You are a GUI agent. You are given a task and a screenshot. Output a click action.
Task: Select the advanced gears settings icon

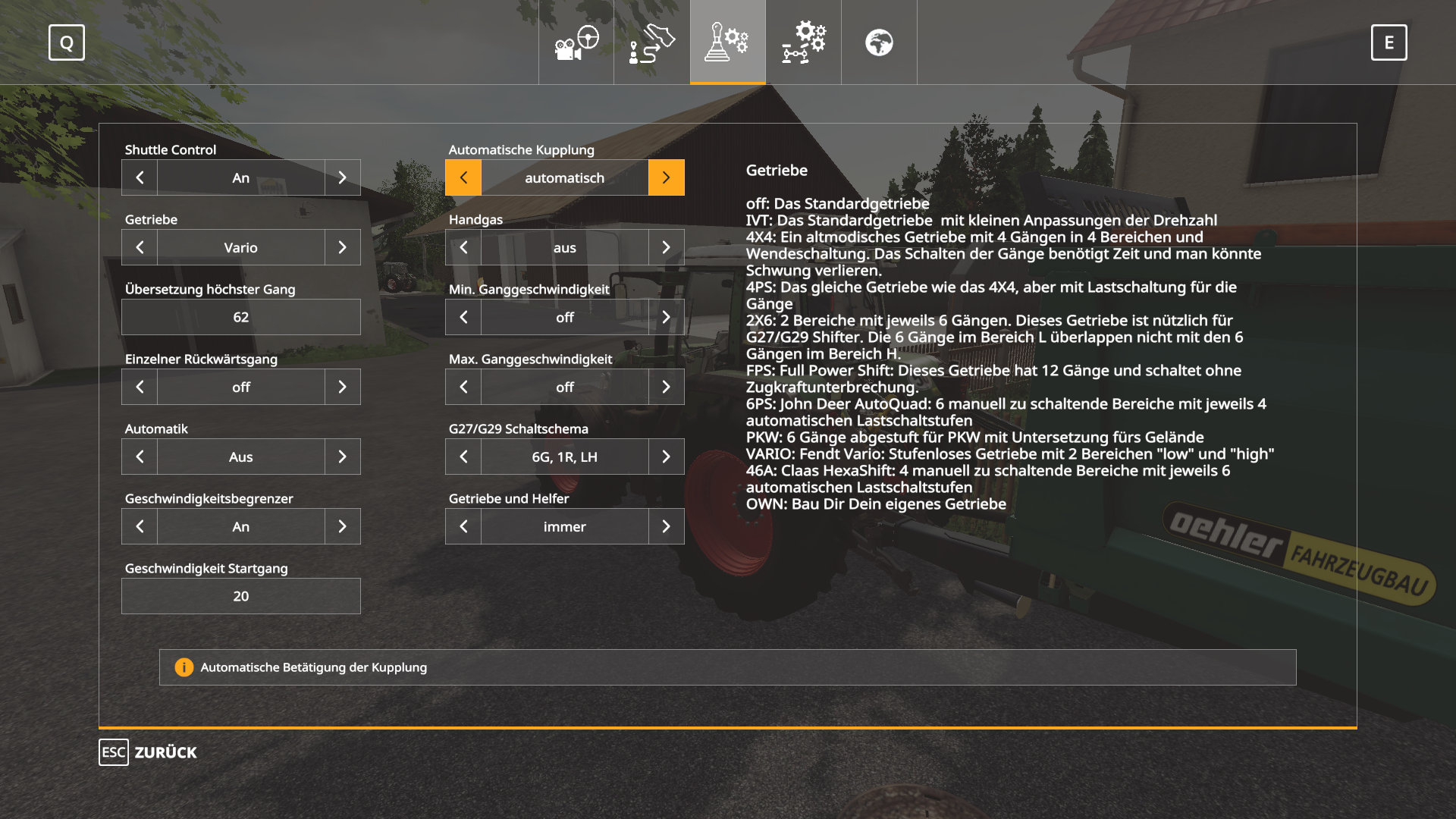(x=803, y=42)
